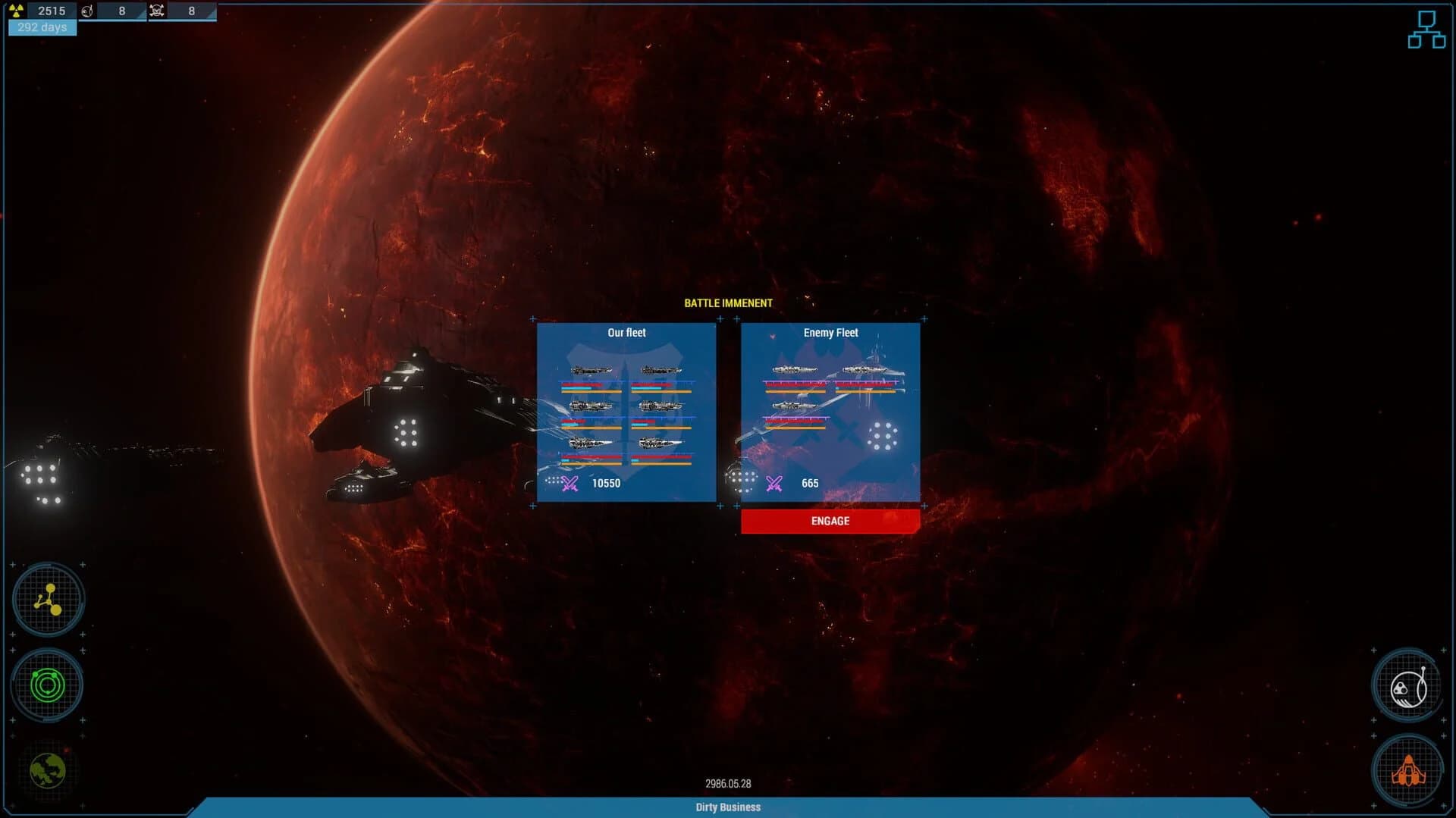
Task: Select the moon resource icon showing 8
Action: [86, 11]
